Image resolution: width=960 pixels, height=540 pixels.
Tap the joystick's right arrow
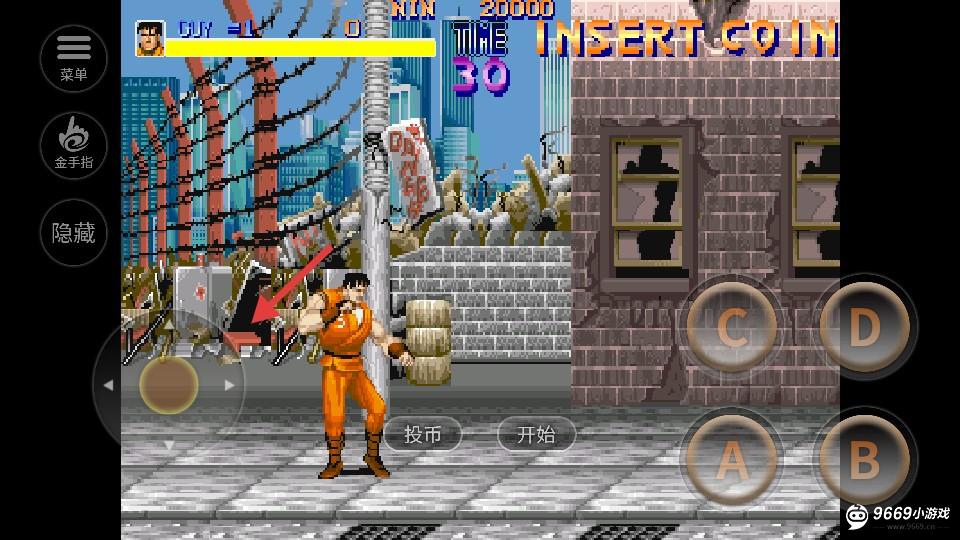[x=230, y=385]
